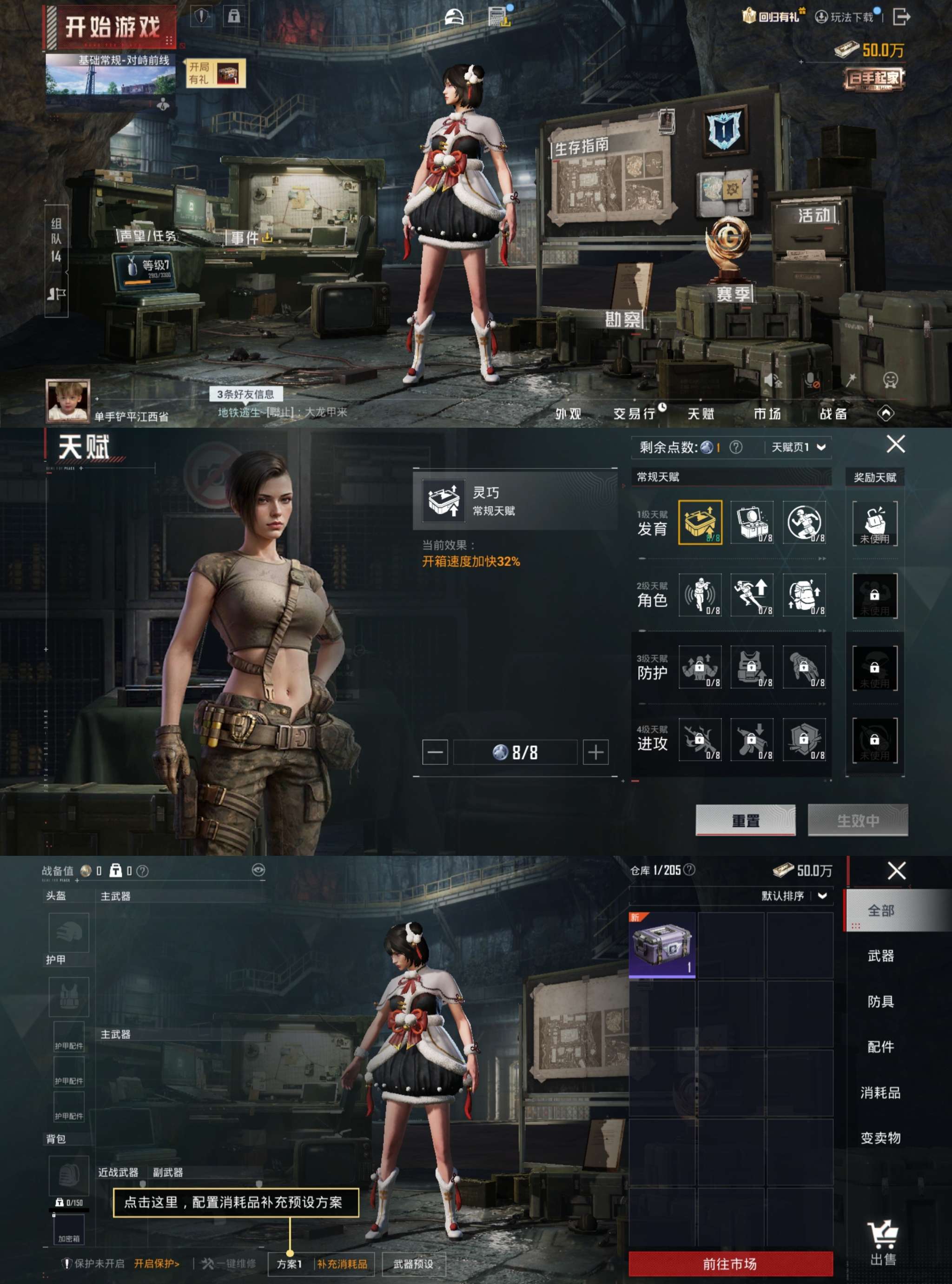
Task: Close the 天赋 talent panel
Action: pos(895,444)
